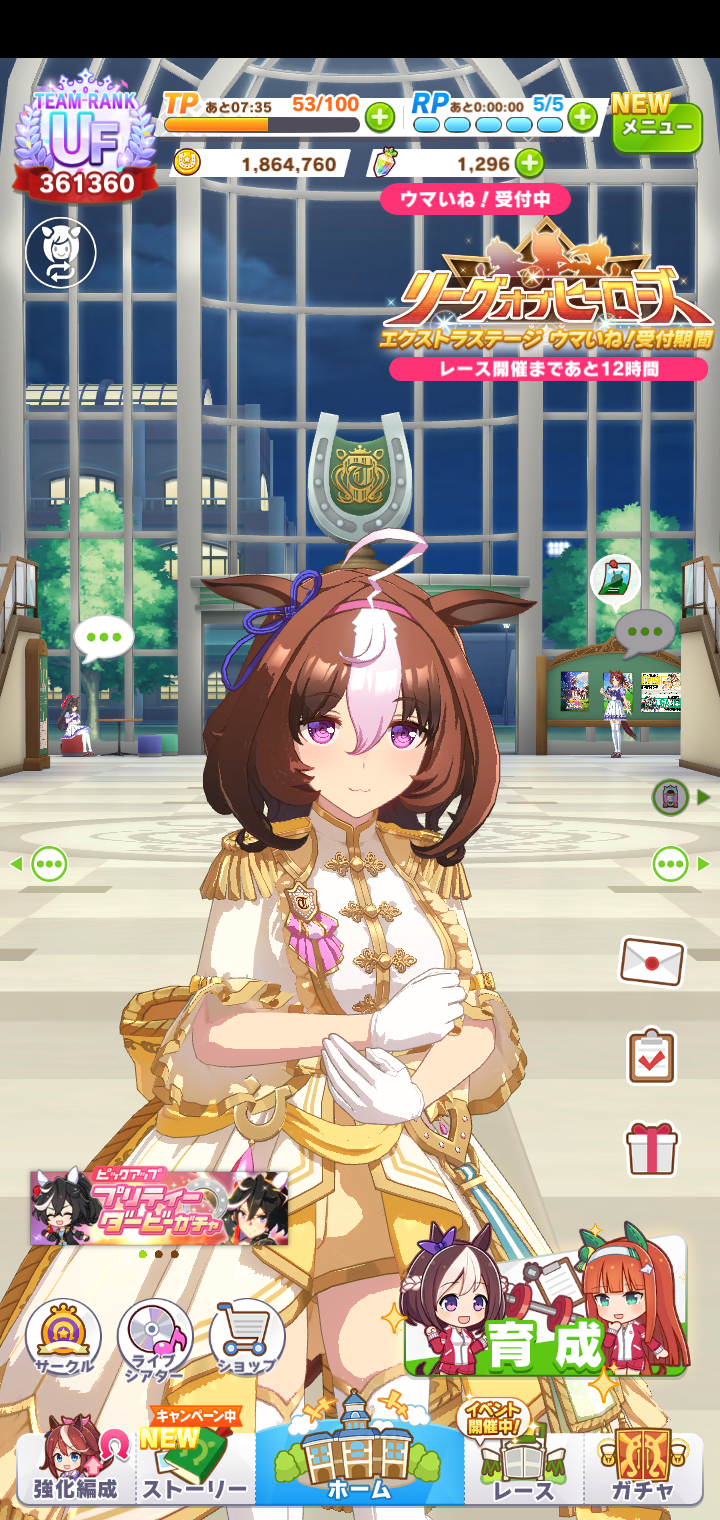Viewport: 720px width, 1520px height.
Task: Select the ホーム home tab
Action: pos(359,1455)
